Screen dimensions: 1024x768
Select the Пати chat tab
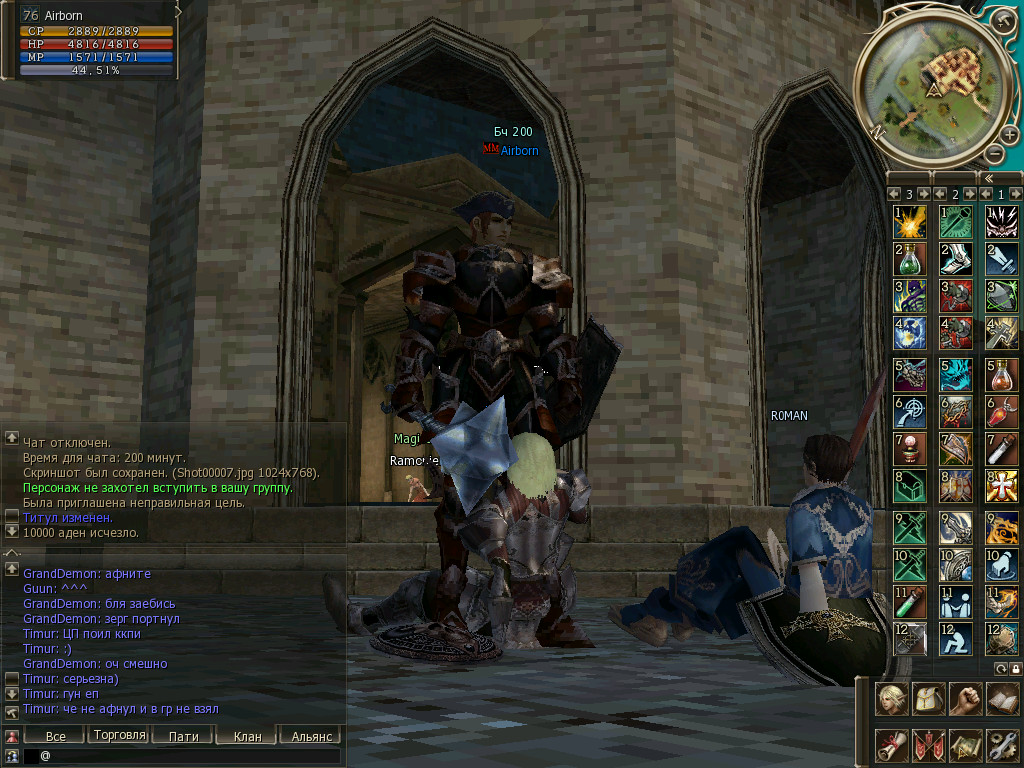[183, 736]
